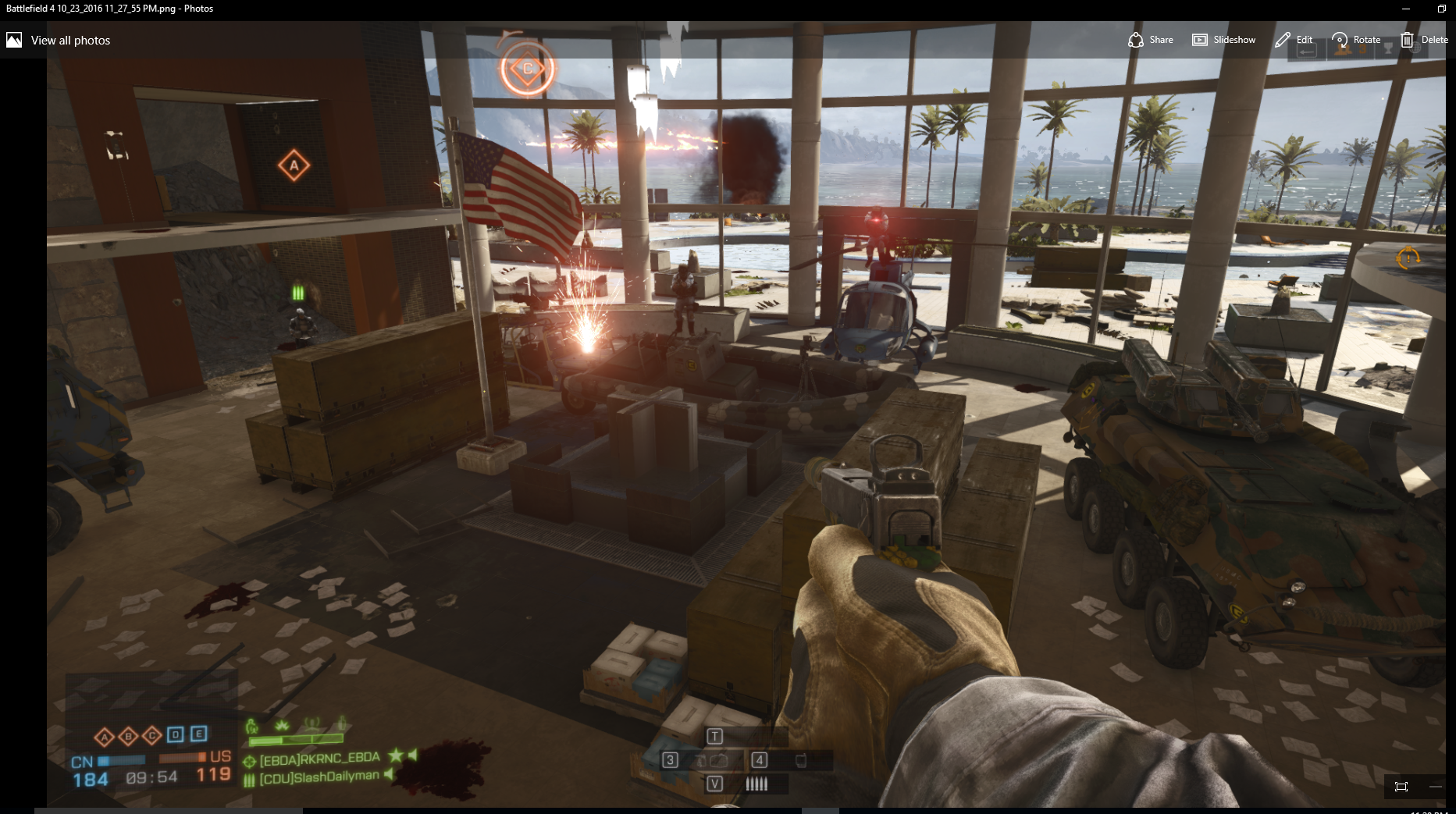
Task: Select objective A flag in the HUD bar
Action: (104, 736)
